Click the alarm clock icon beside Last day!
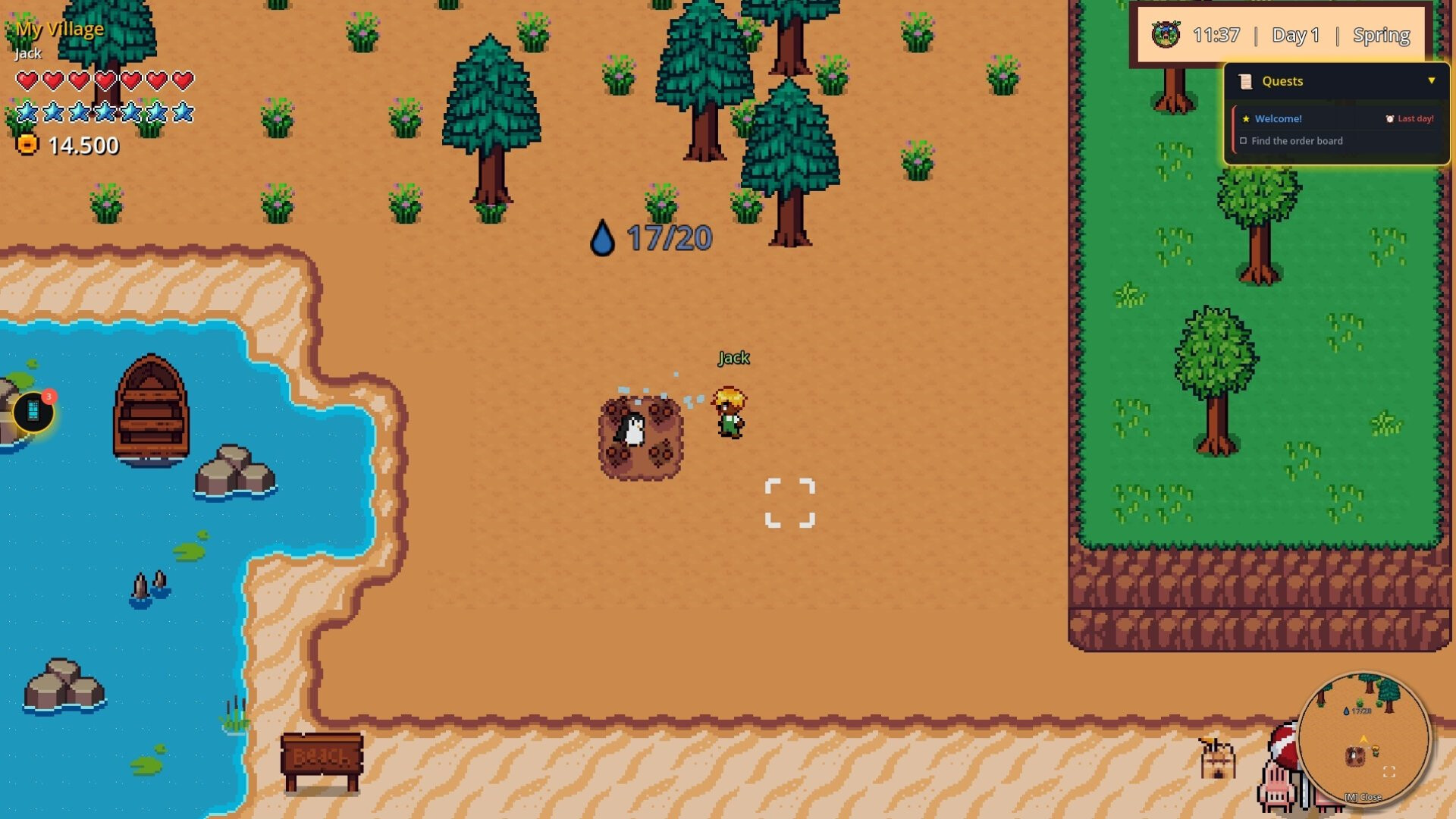 tap(1390, 120)
